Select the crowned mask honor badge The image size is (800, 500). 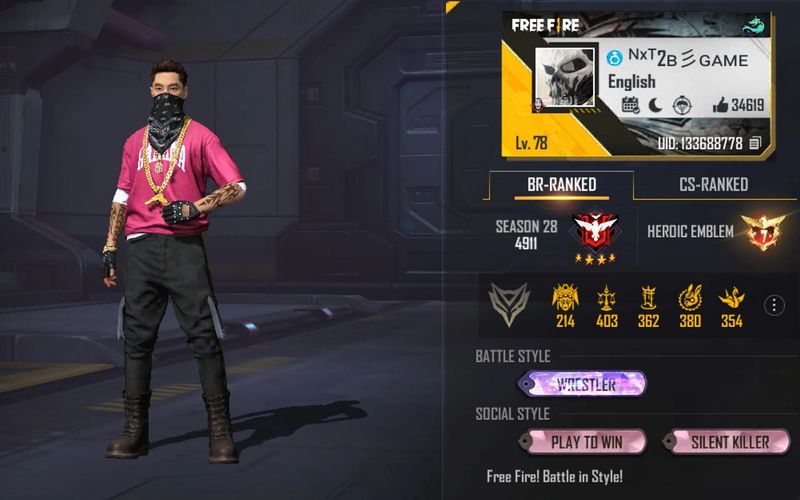click(x=565, y=298)
